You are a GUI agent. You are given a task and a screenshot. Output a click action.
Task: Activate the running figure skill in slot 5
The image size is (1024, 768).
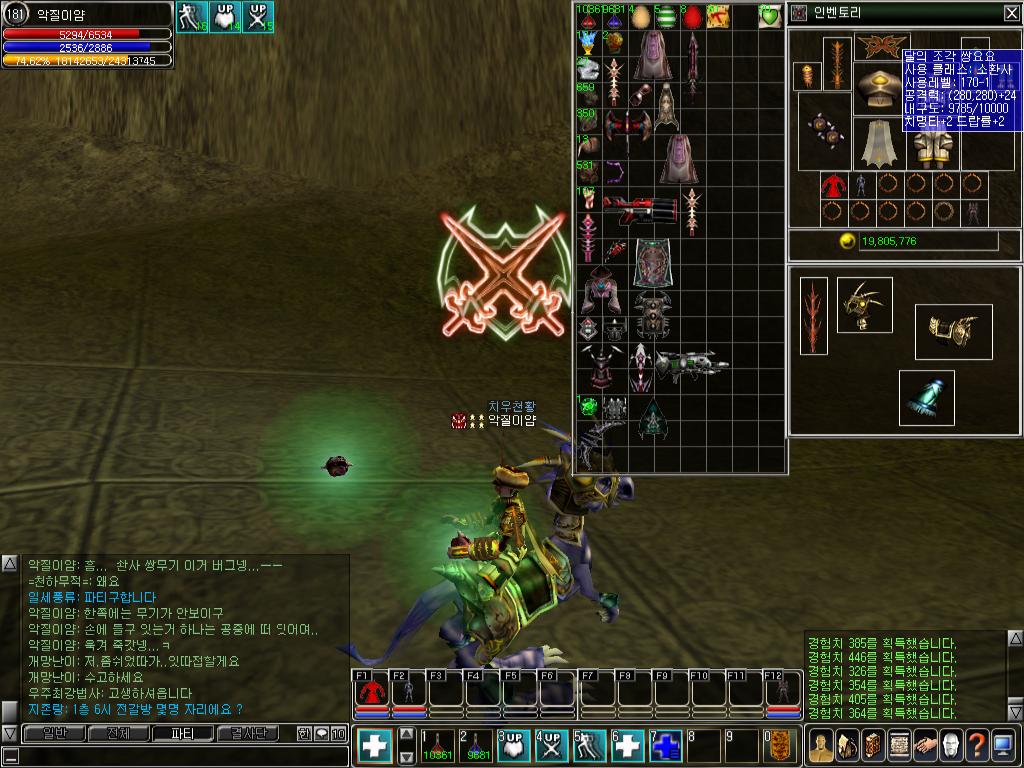(591, 746)
